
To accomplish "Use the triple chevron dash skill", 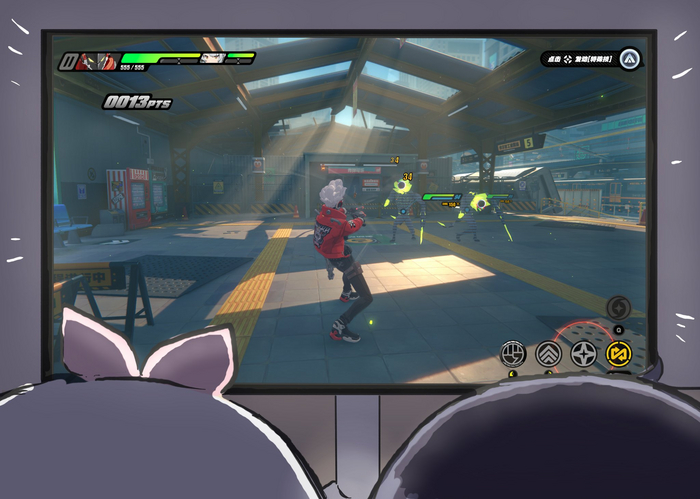I will 548,352.
